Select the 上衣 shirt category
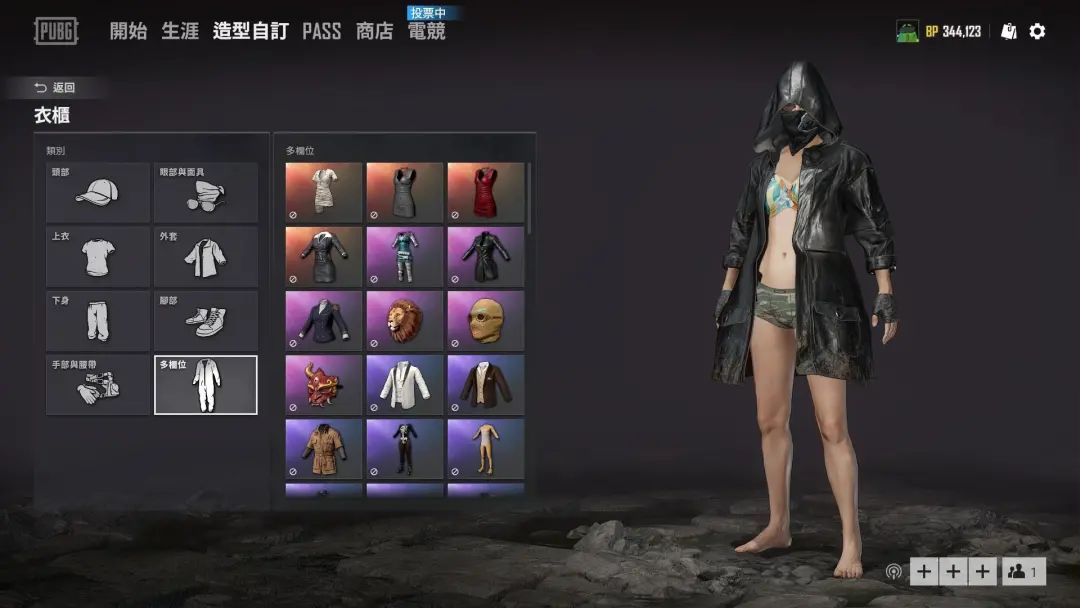The width and height of the screenshot is (1080, 608). (x=98, y=257)
